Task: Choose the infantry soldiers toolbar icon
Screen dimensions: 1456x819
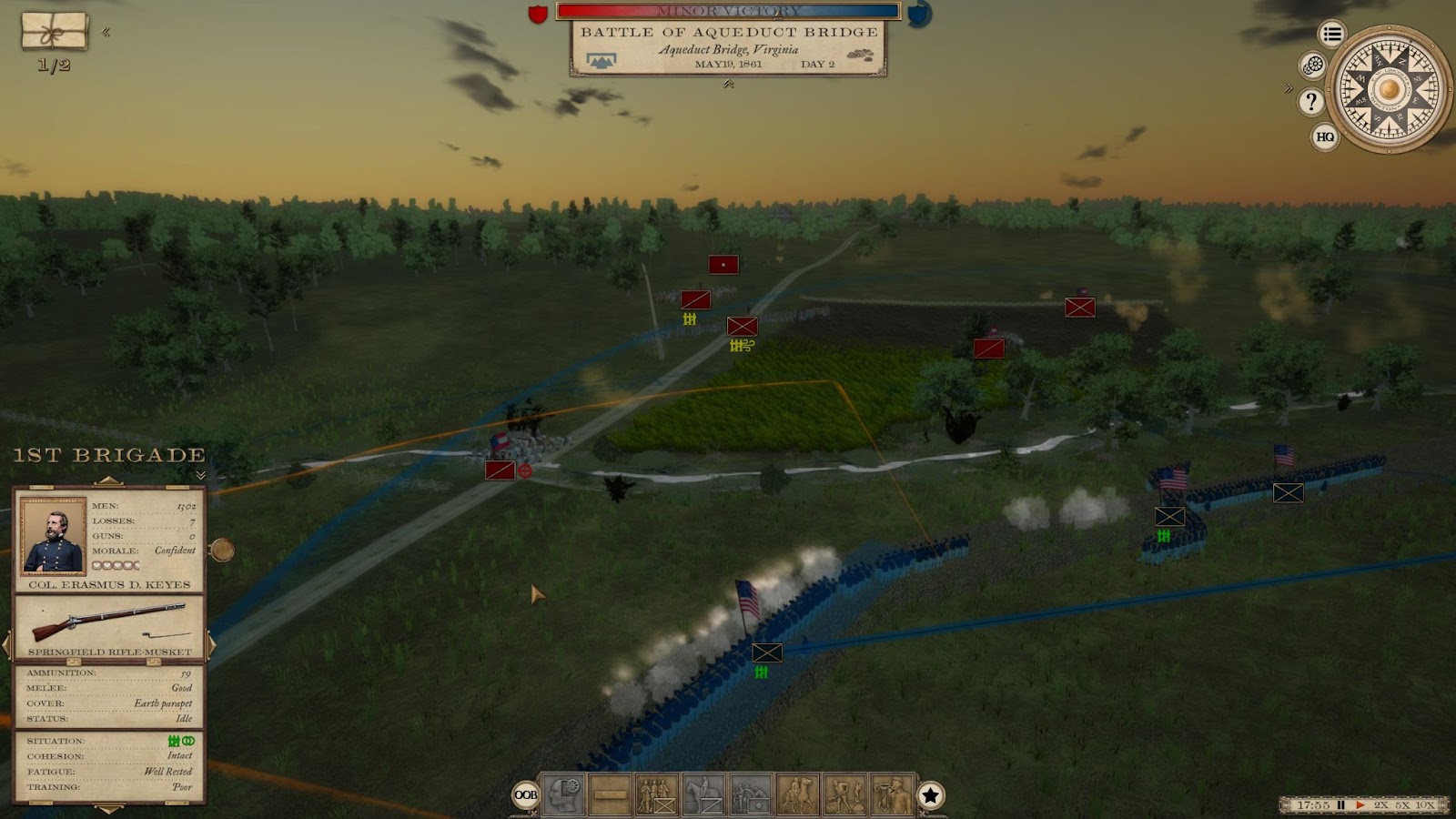Action: [x=656, y=794]
